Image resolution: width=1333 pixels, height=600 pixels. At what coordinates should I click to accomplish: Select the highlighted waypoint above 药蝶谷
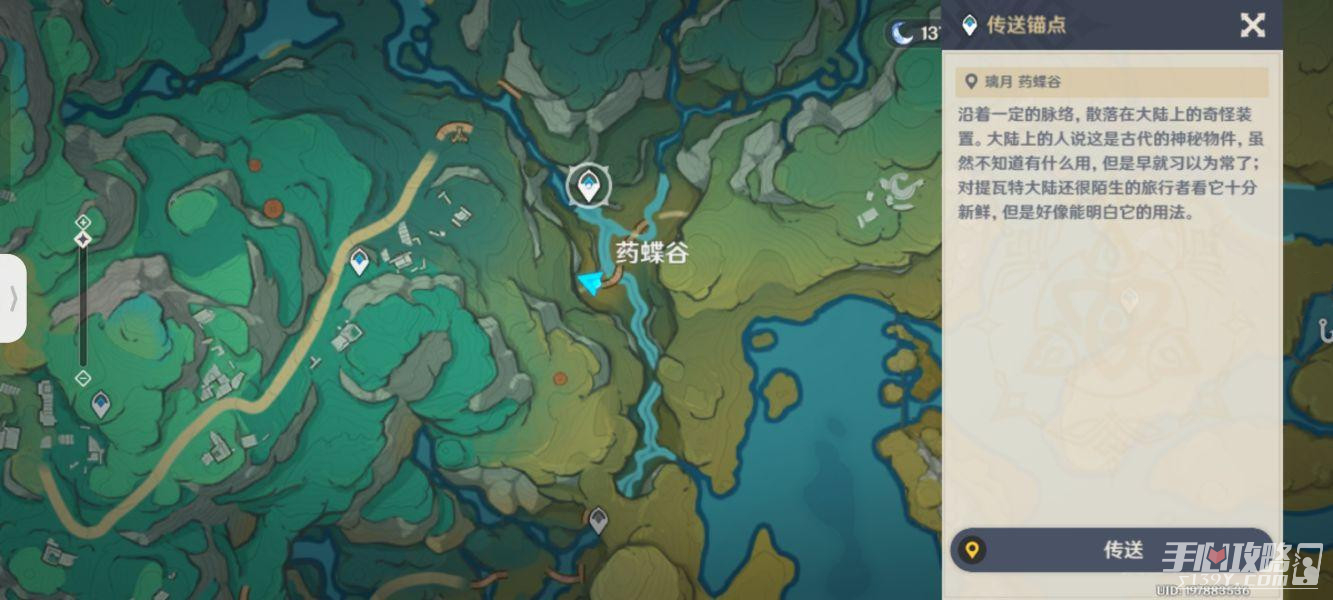point(586,185)
